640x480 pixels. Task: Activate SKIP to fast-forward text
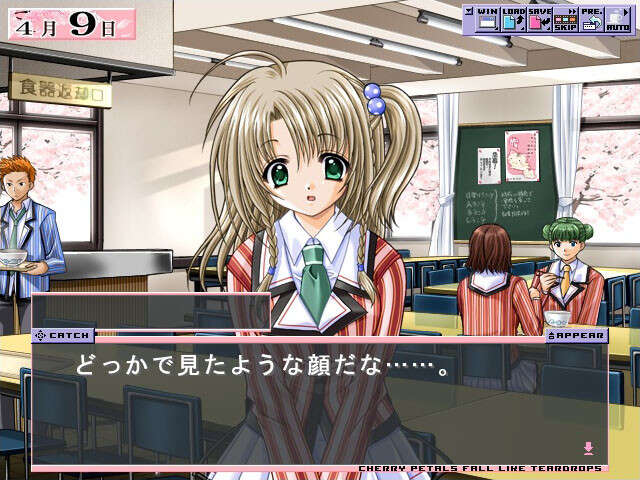[x=565, y=18]
